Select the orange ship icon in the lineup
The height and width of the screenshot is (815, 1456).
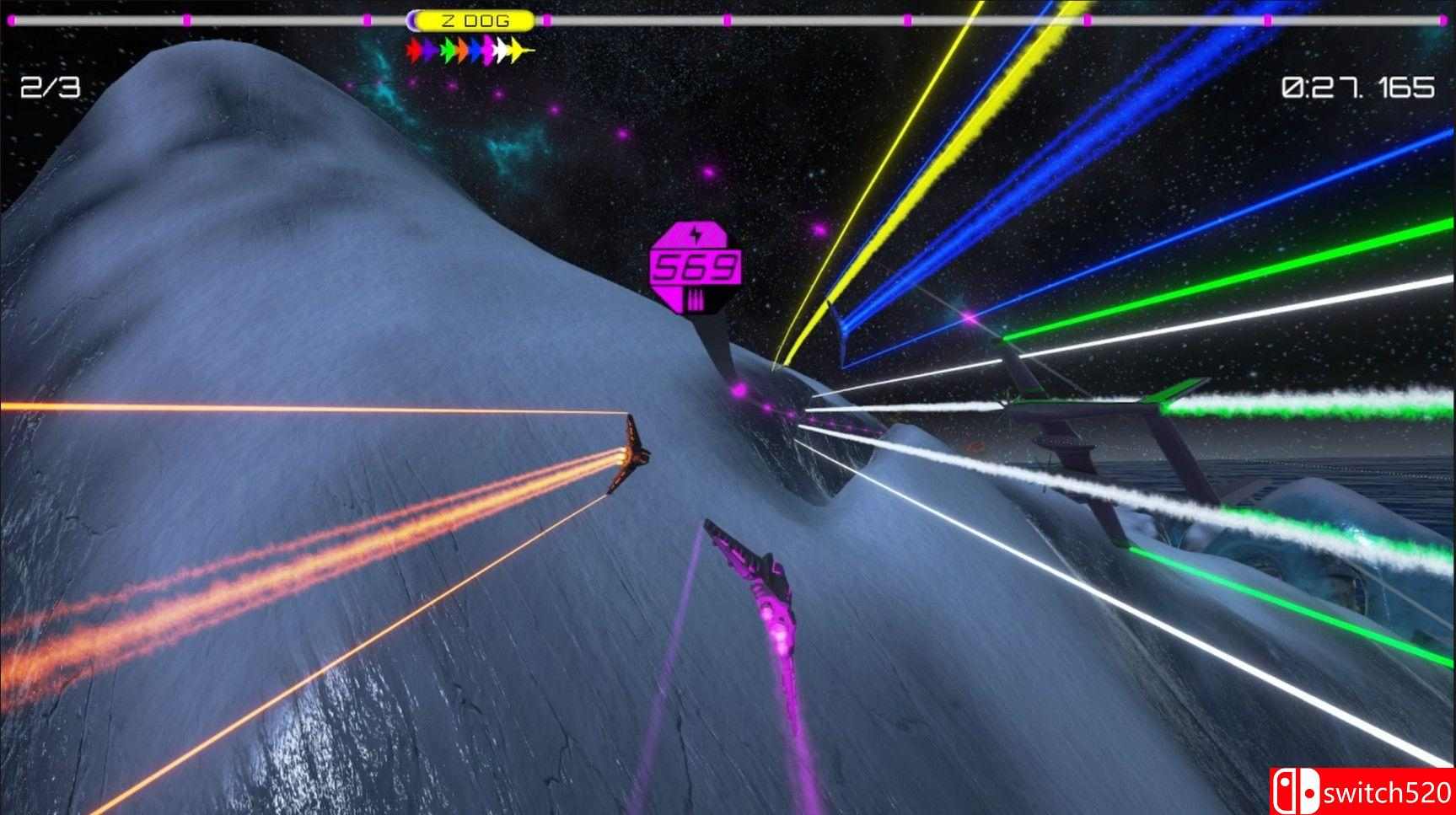pos(461,50)
